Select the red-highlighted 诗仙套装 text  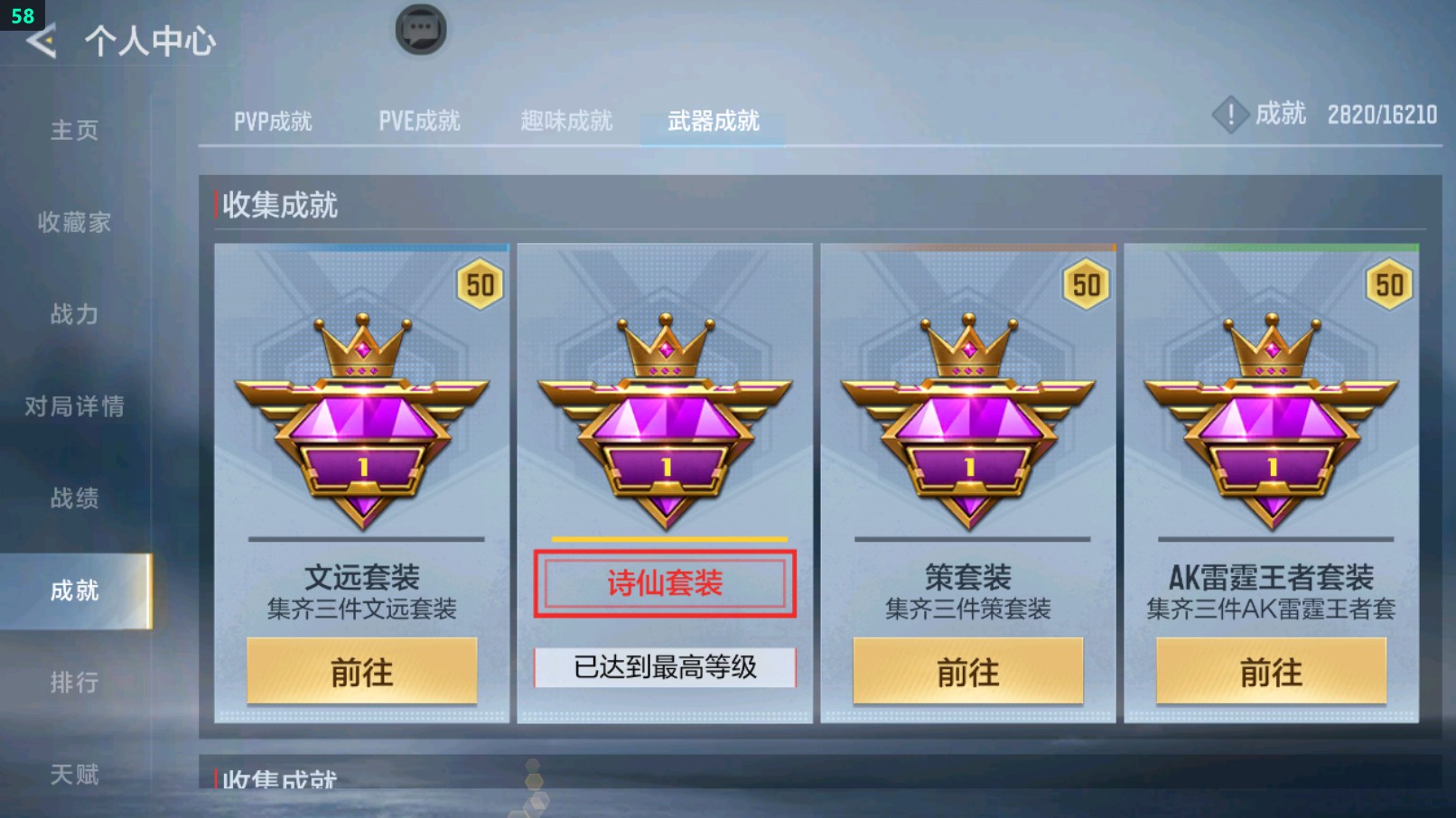pyautogui.click(x=665, y=584)
